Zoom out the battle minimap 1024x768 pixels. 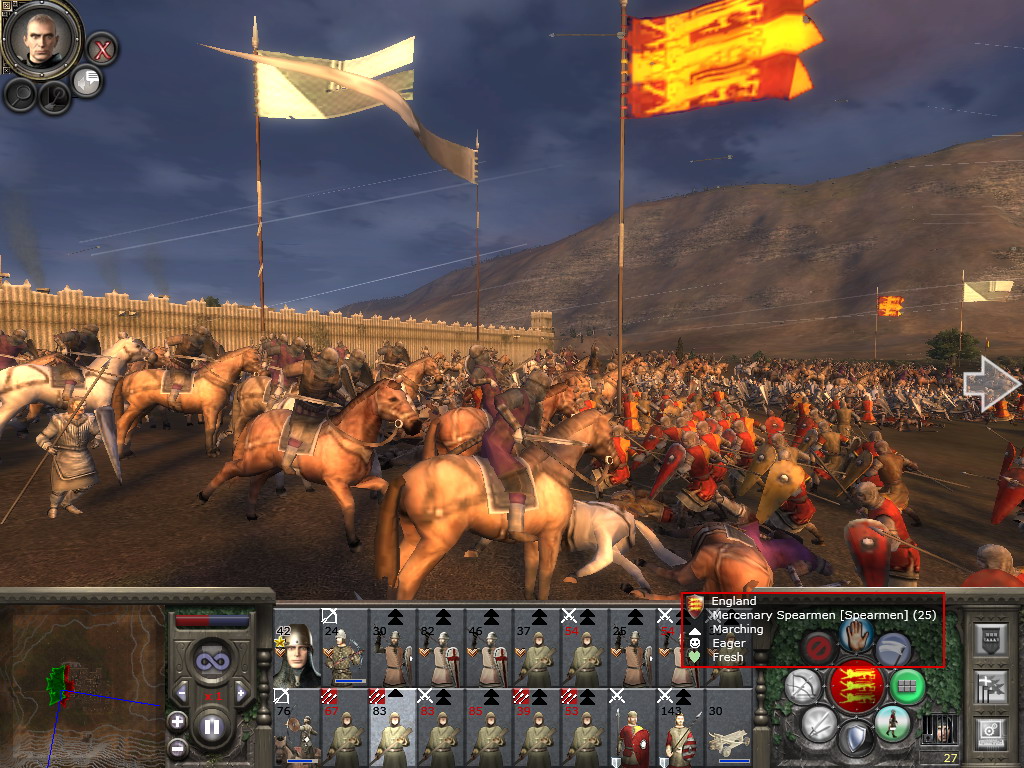coord(177,747)
